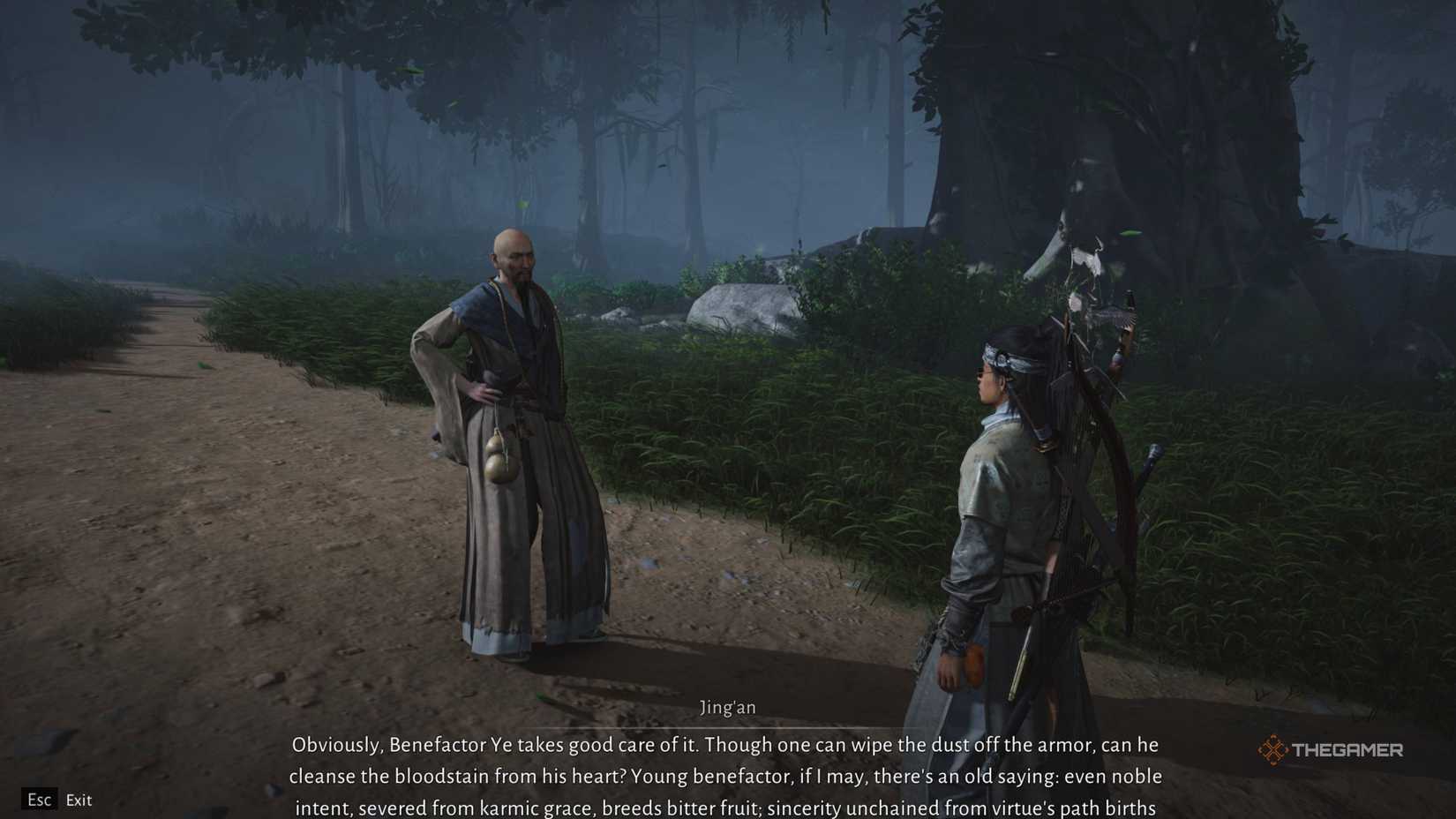
Task: Click the Esc key prompt icon
Action: coord(39,800)
